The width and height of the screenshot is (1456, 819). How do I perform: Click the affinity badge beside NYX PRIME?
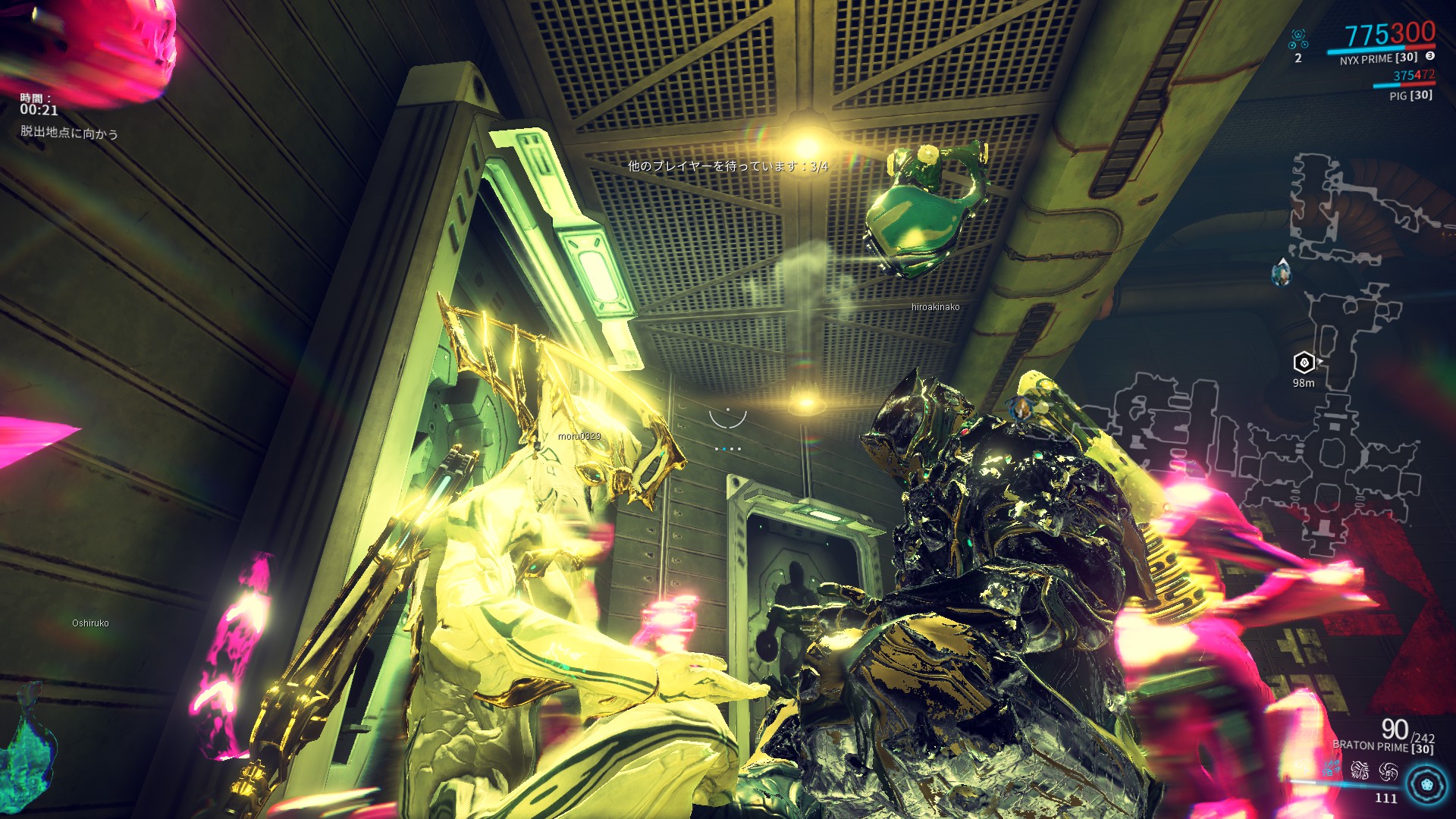tap(1430, 56)
